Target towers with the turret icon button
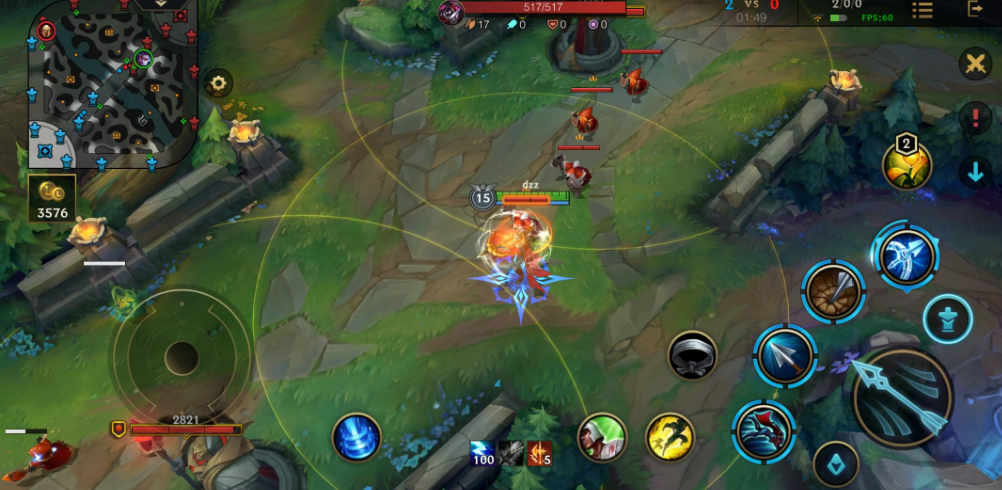Image resolution: width=1002 pixels, height=490 pixels. coord(947,318)
